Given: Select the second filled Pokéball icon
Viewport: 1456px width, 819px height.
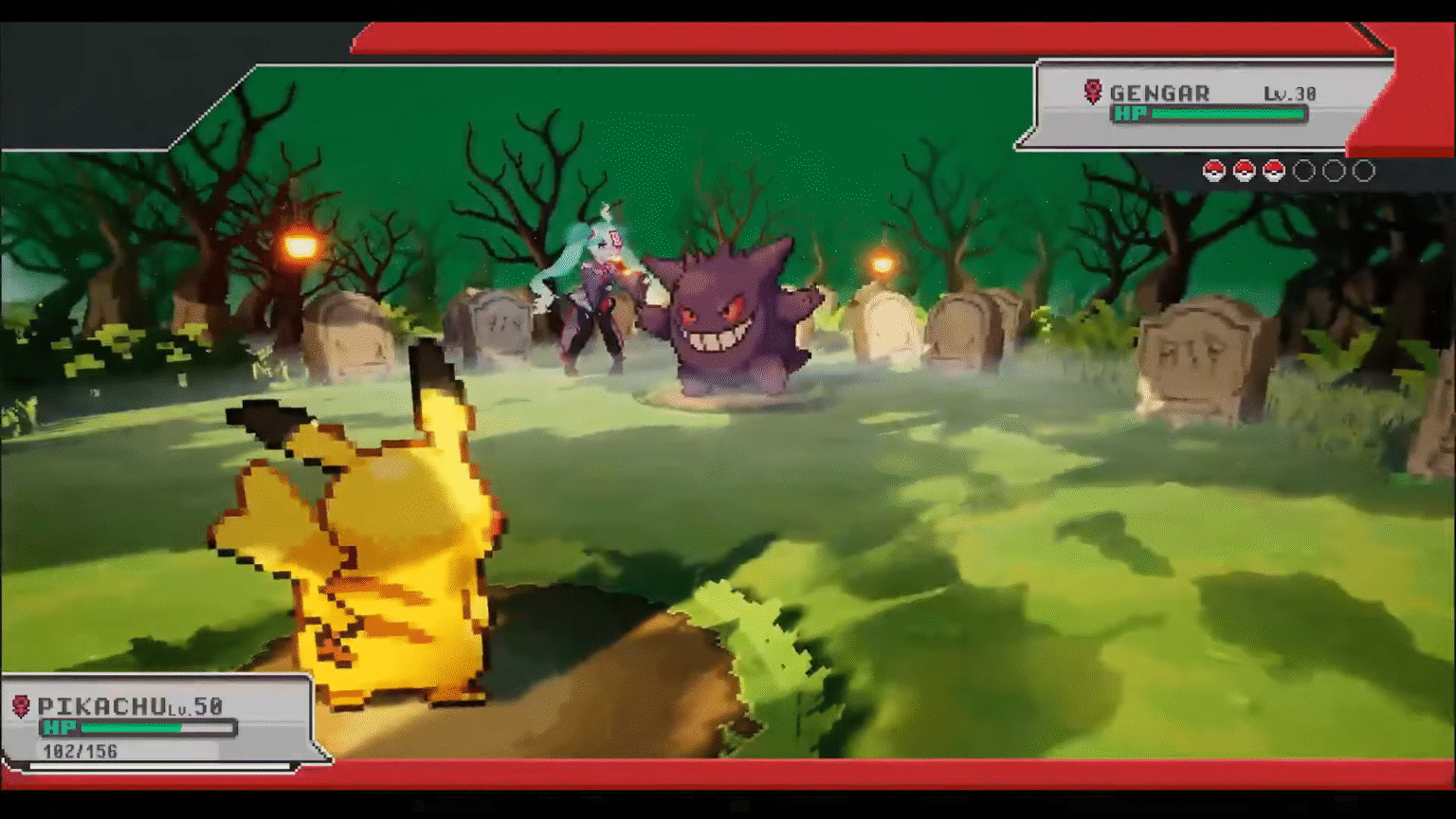Looking at the screenshot, I should coord(1244,171).
